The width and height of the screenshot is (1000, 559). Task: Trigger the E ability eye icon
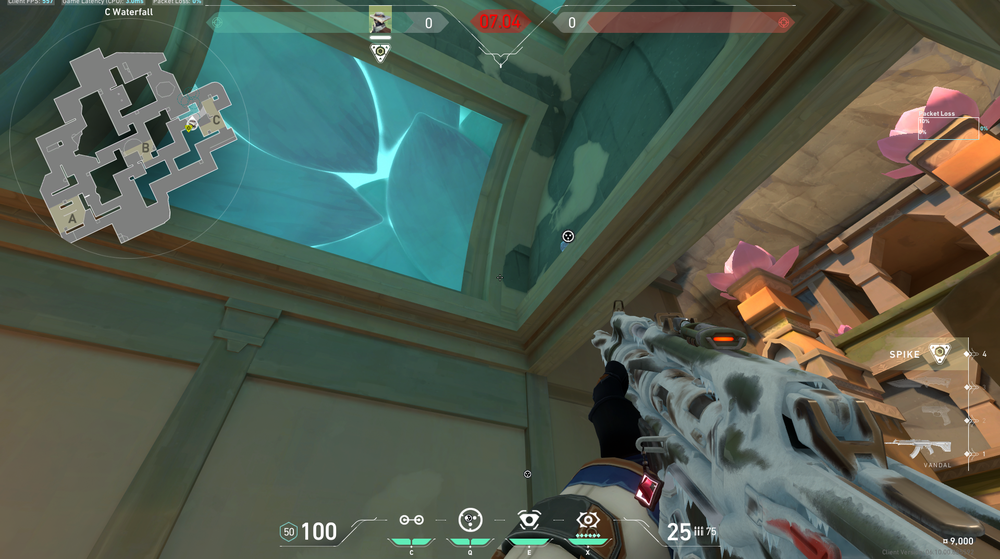click(x=528, y=521)
